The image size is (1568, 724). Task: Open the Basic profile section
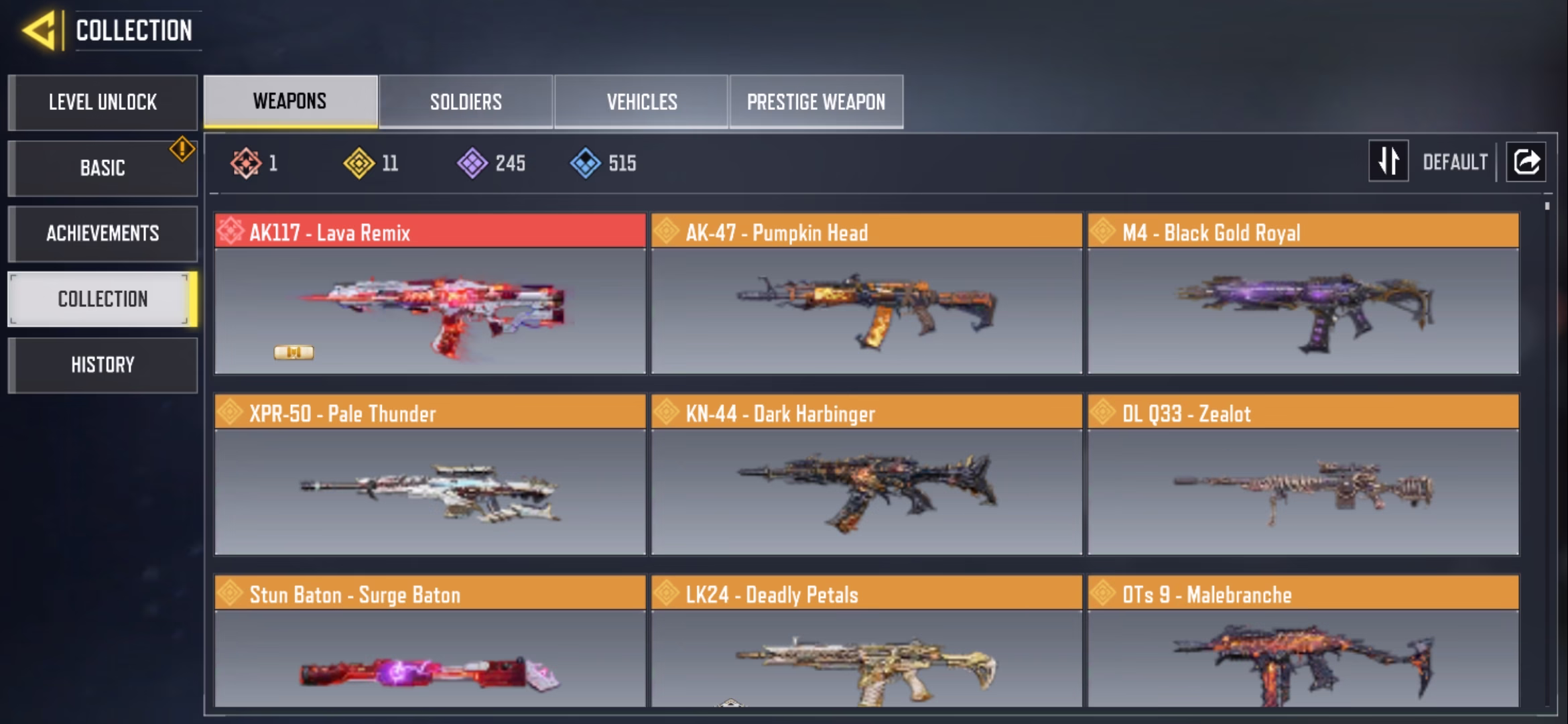click(103, 168)
